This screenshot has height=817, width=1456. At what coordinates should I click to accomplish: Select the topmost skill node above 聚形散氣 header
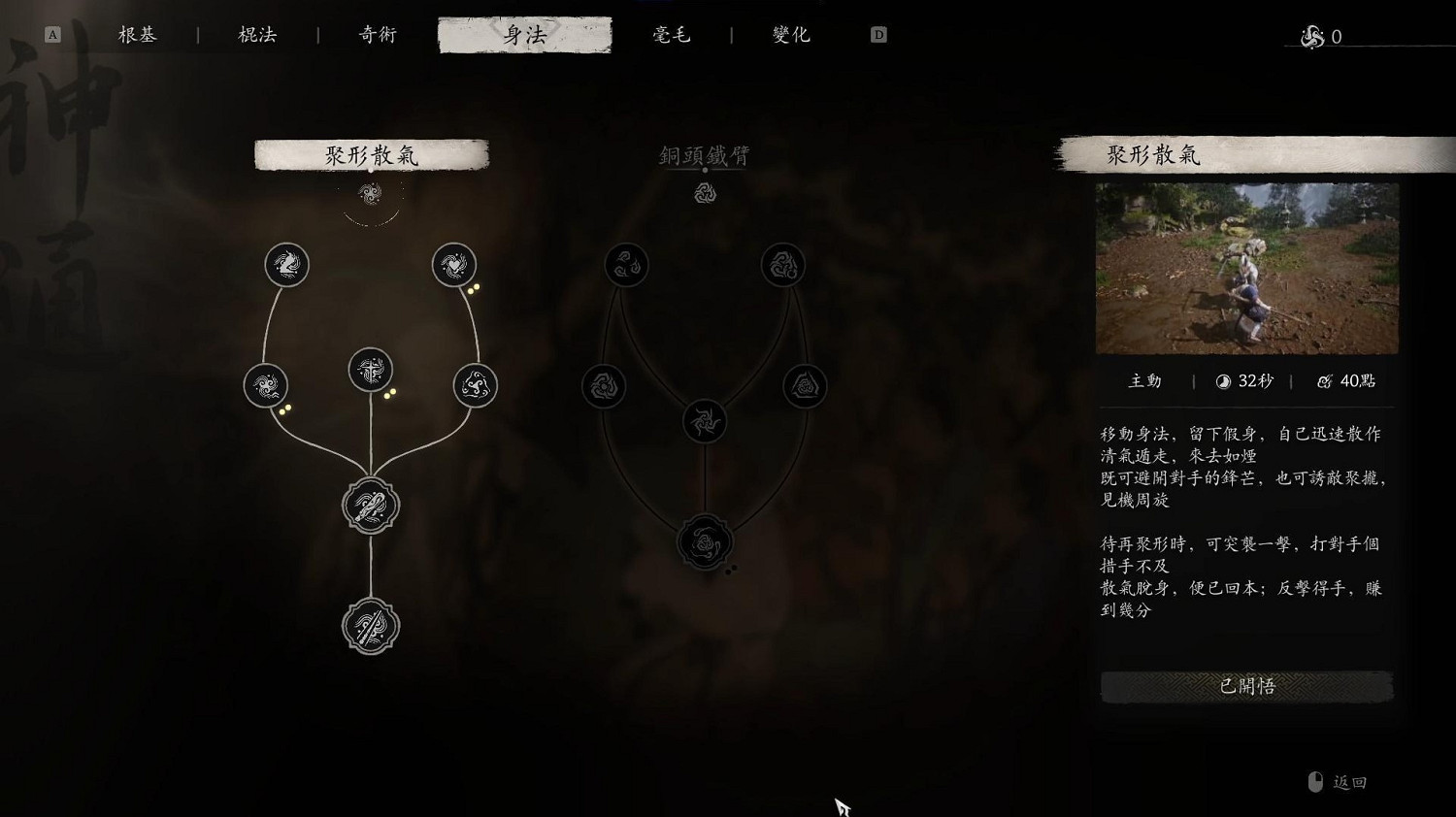372,193
